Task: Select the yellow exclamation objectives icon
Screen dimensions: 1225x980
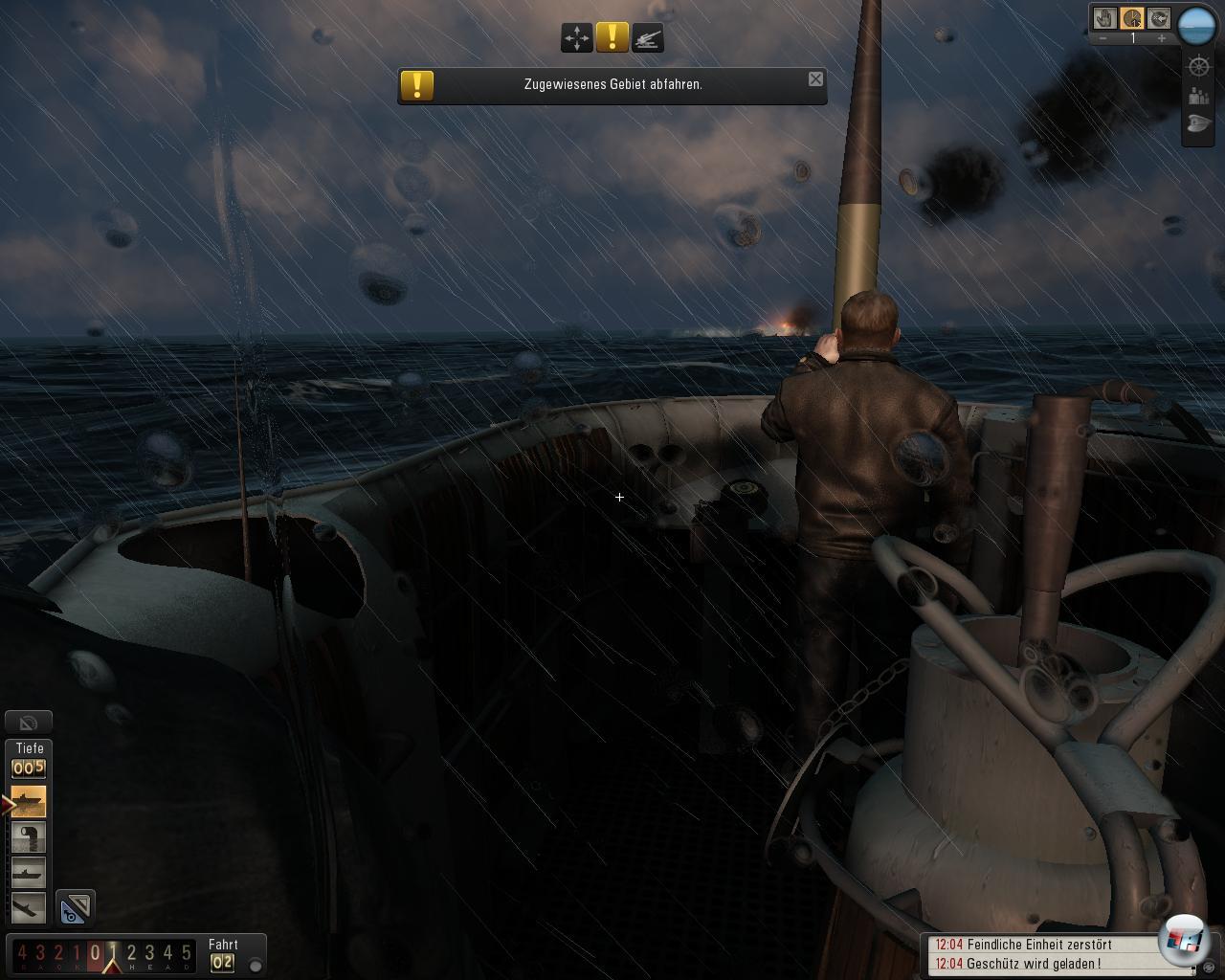Action: [612, 38]
